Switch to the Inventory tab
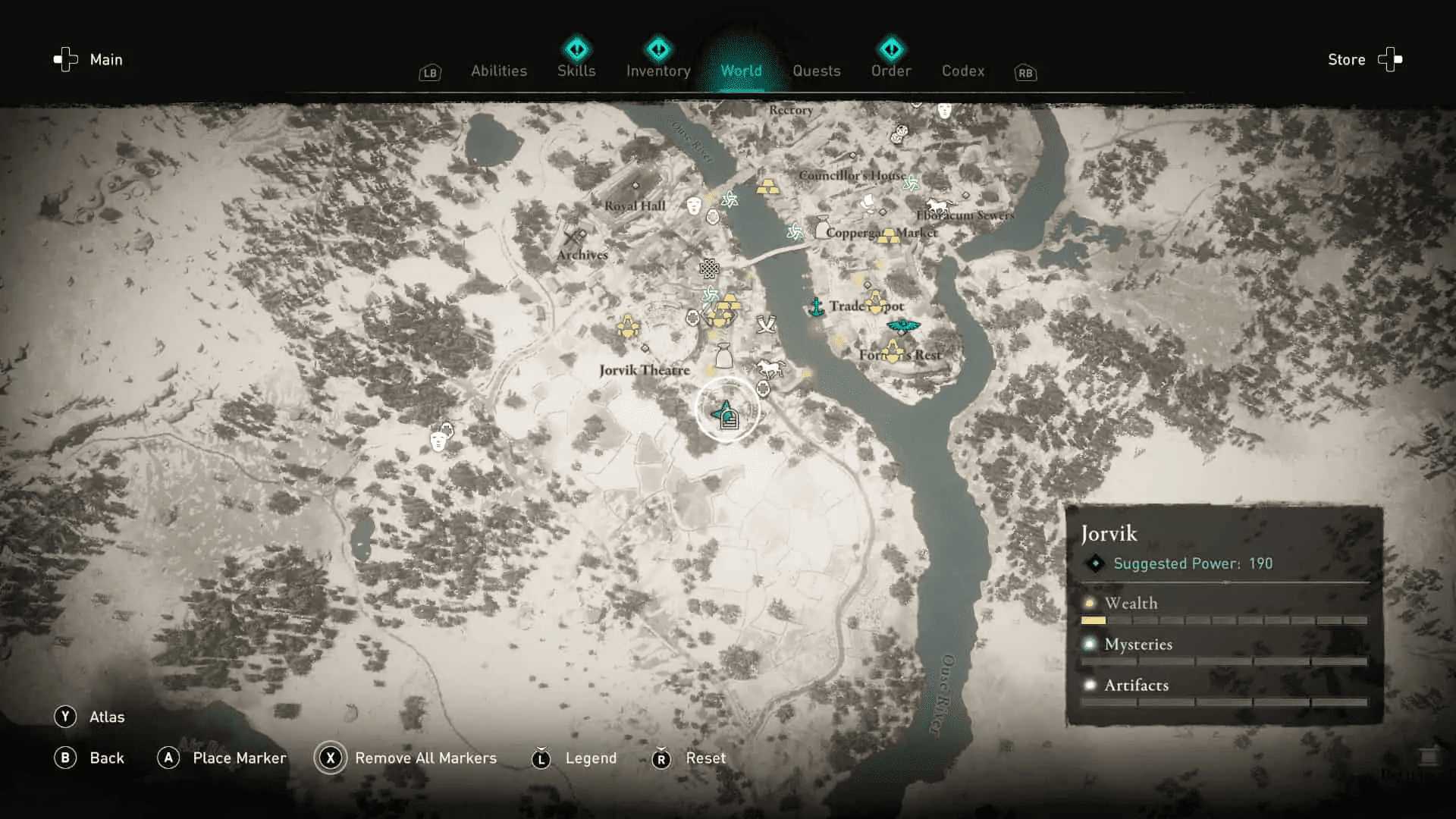1456x819 pixels. (x=657, y=71)
